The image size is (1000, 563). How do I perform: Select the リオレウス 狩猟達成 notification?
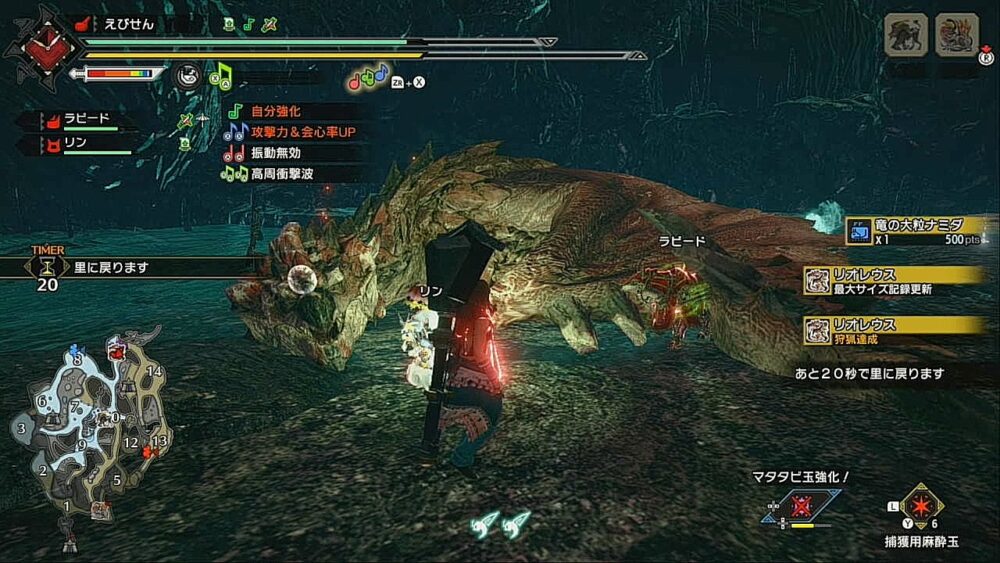tap(895, 331)
